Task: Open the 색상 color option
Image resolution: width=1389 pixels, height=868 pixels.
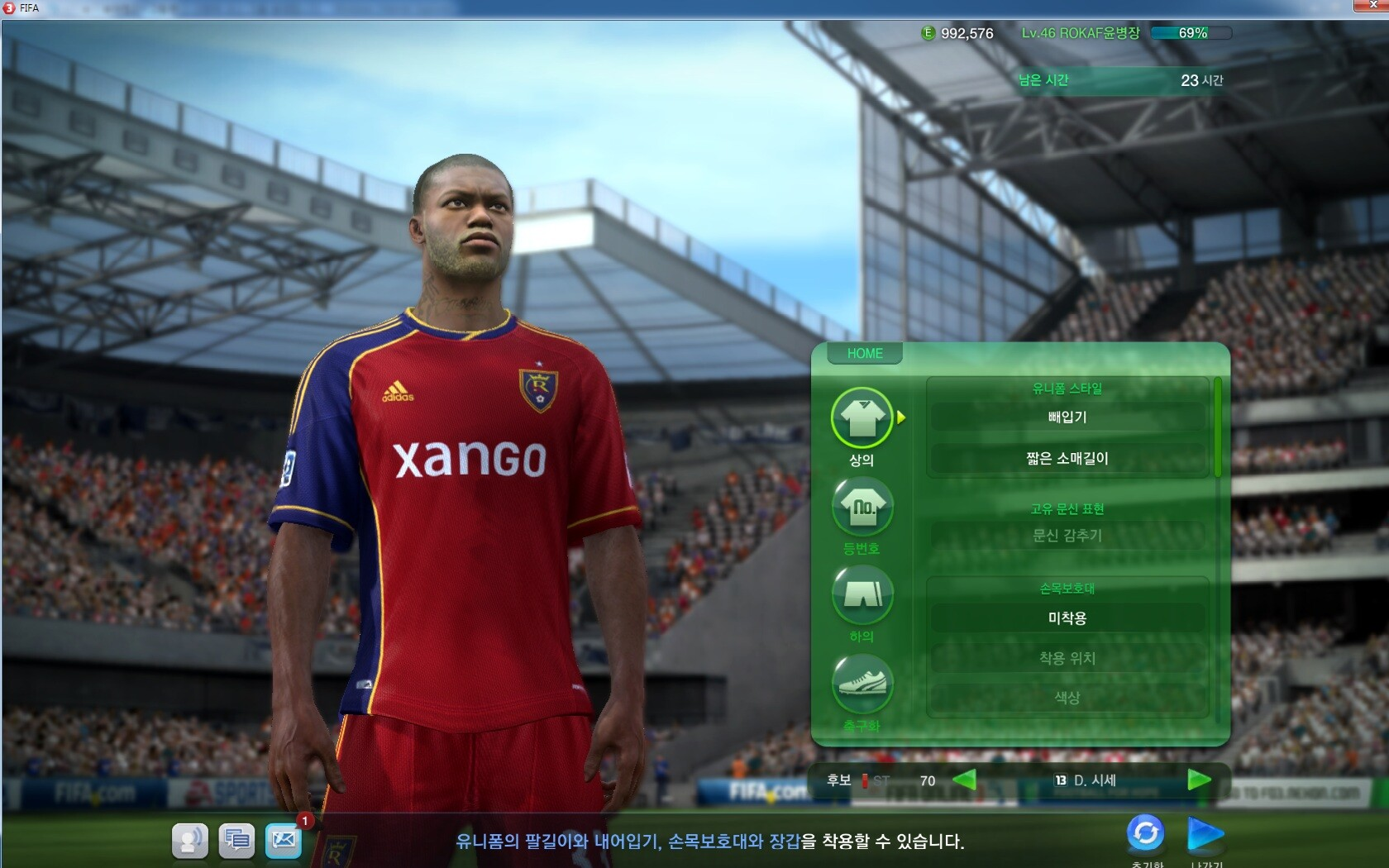Action: [x=1067, y=698]
